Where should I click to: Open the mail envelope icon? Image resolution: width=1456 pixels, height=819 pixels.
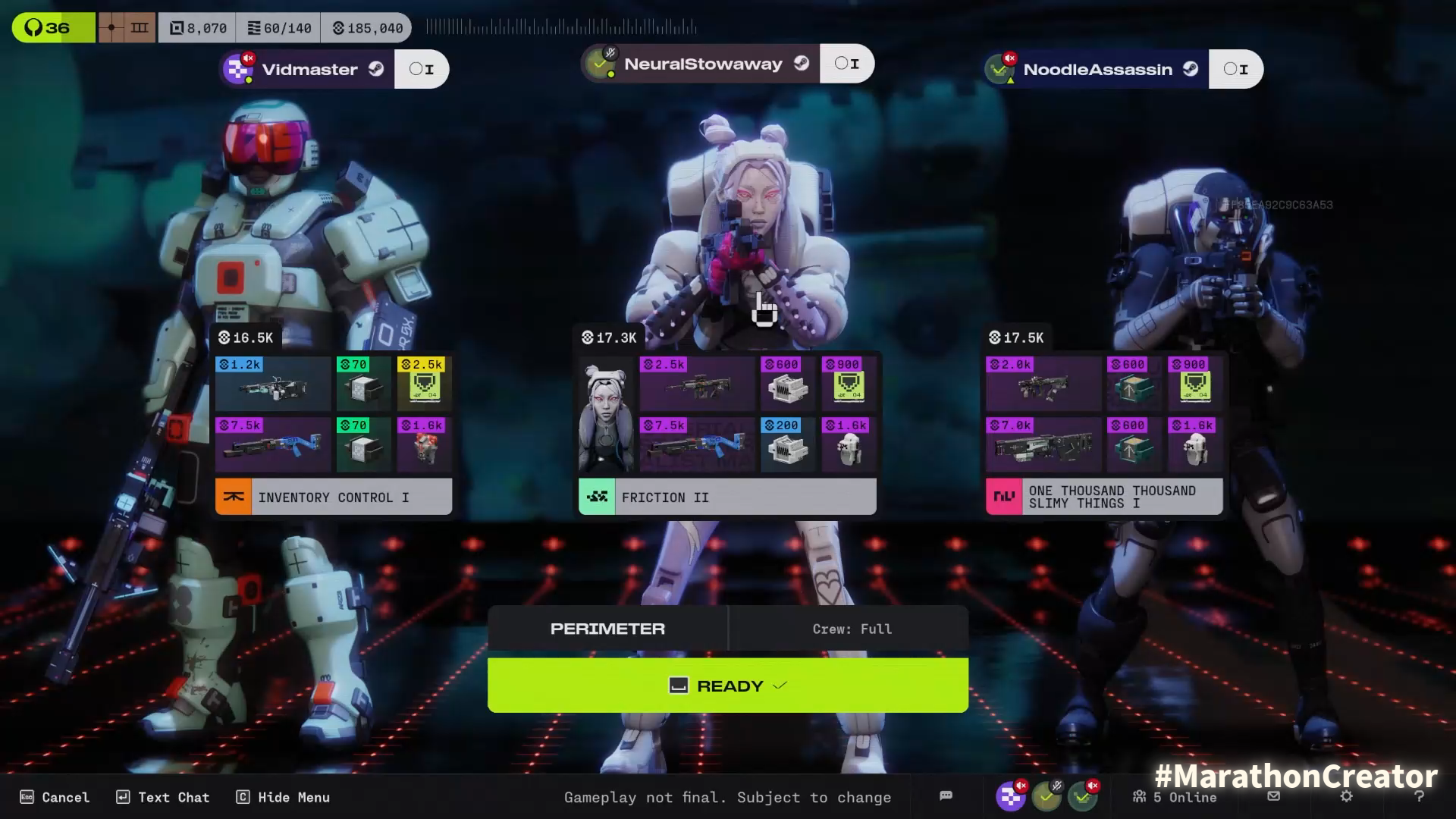click(1274, 796)
